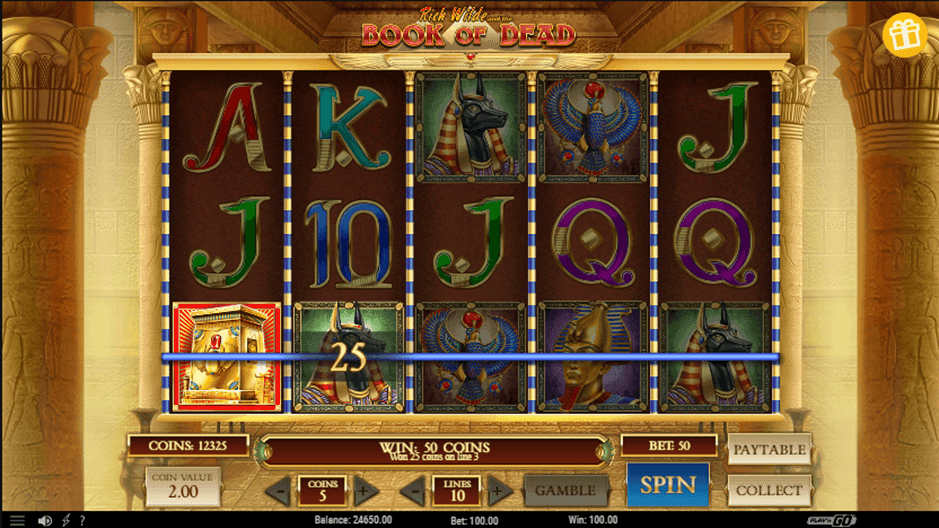Image resolution: width=939 pixels, height=528 pixels.
Task: Open the yellow gift box bonus
Action: (905, 35)
